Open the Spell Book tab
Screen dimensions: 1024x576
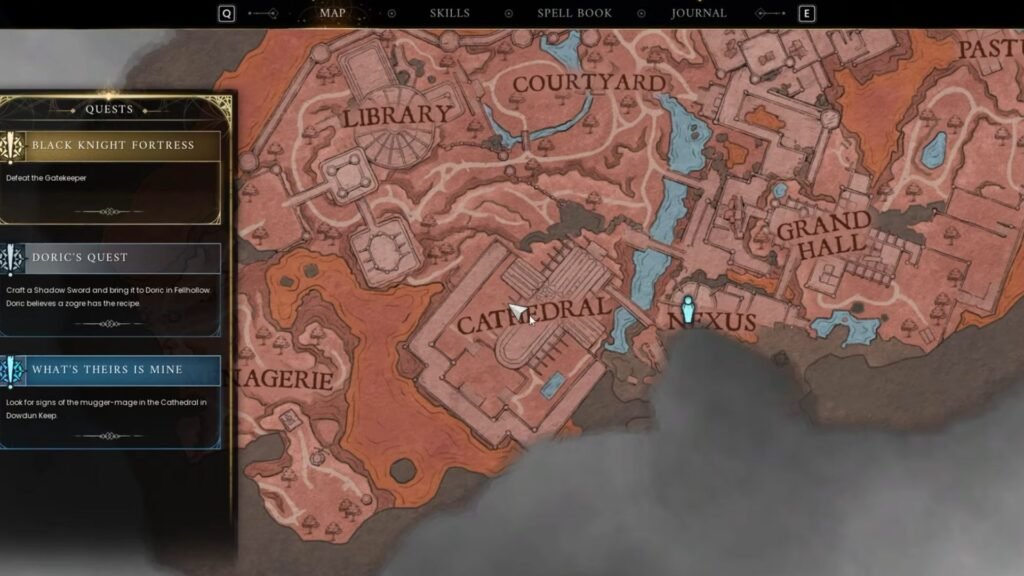point(574,13)
